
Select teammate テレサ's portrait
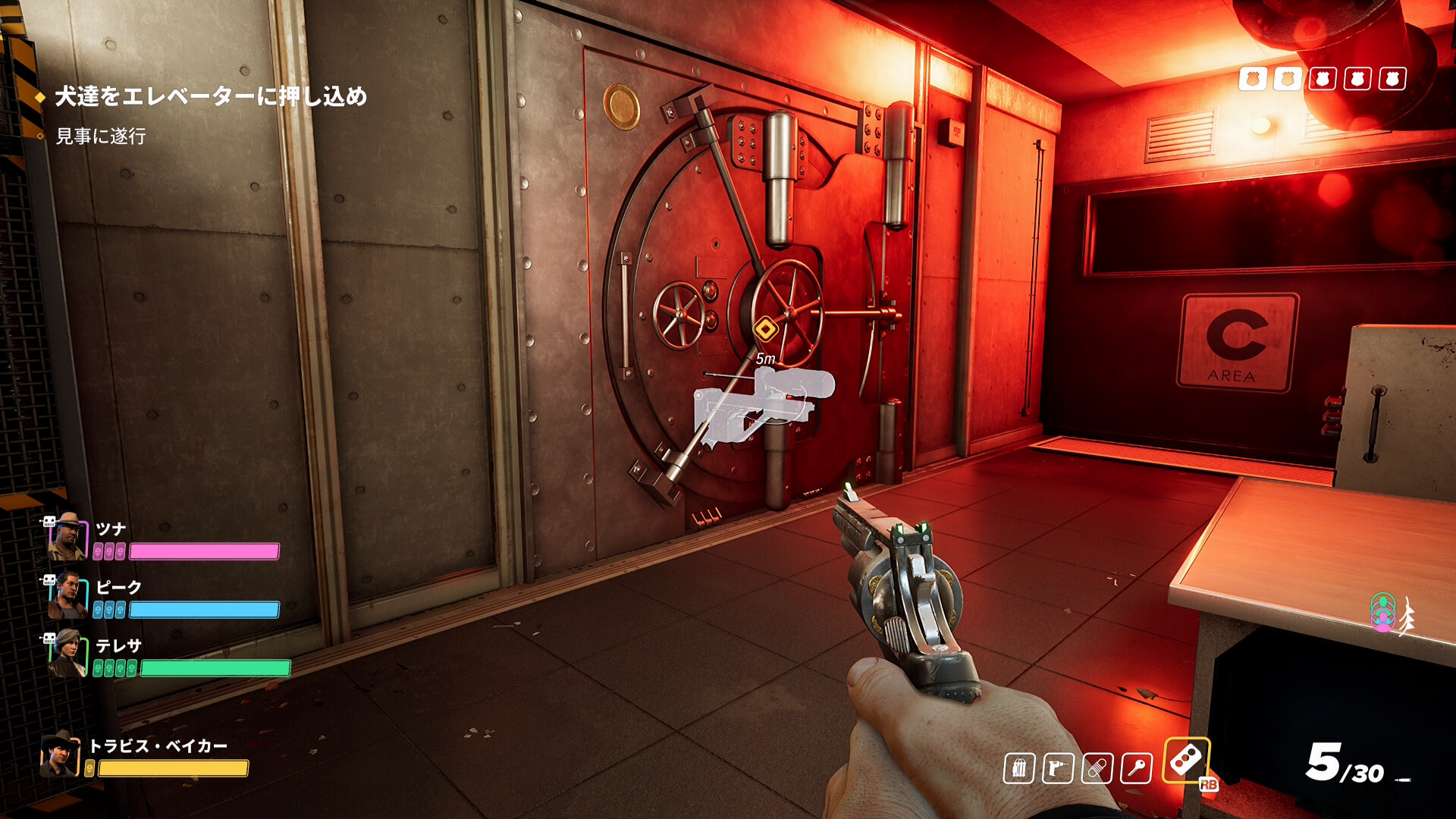coord(68,653)
